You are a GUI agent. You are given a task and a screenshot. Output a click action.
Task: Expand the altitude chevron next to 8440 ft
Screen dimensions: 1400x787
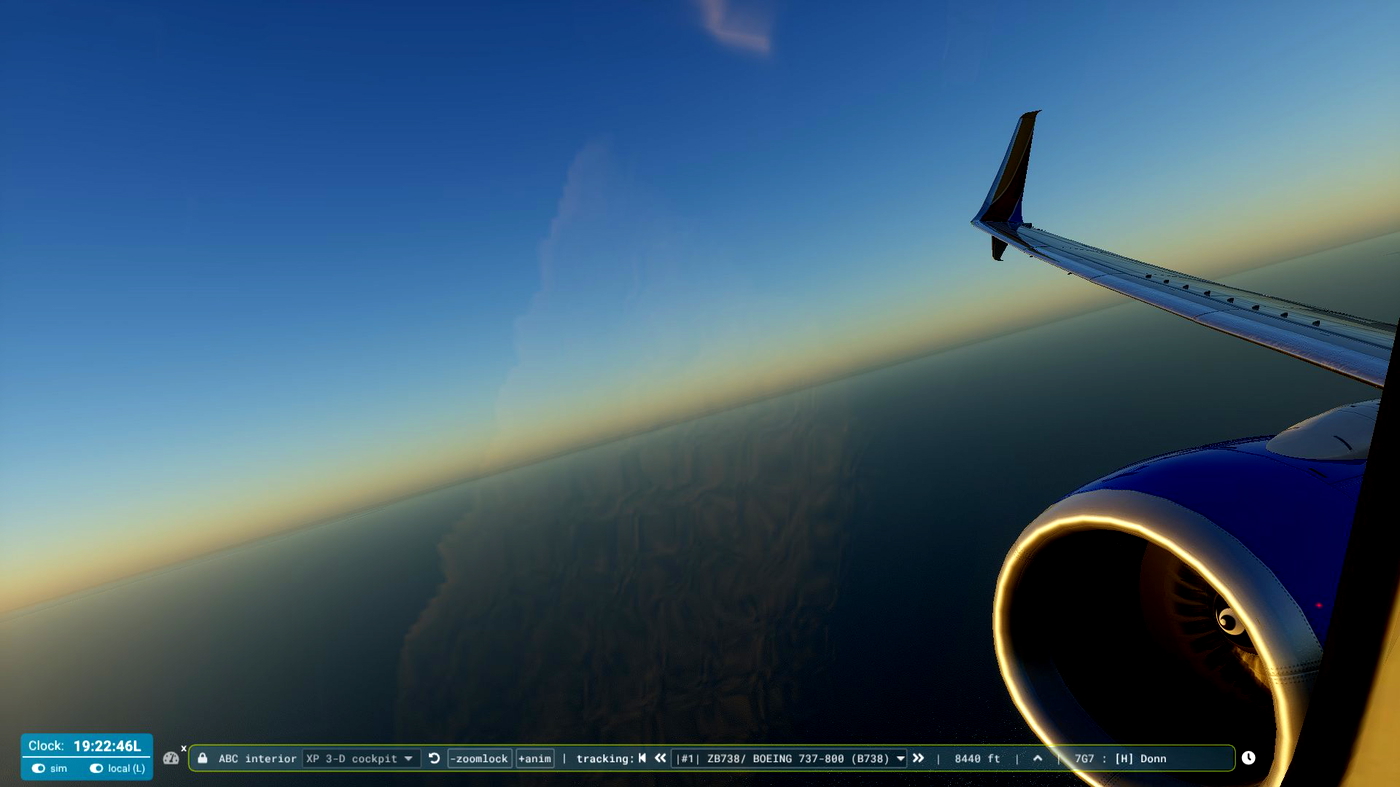point(1037,758)
